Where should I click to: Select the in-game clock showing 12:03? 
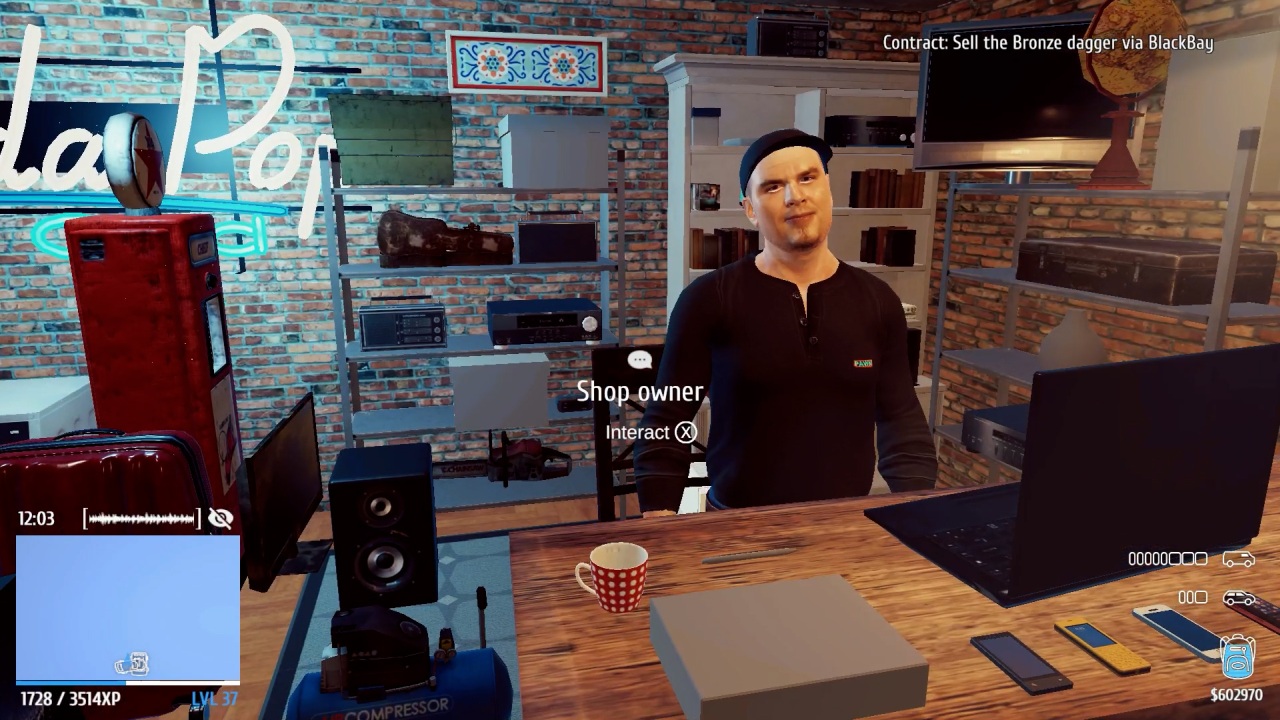pos(37,519)
